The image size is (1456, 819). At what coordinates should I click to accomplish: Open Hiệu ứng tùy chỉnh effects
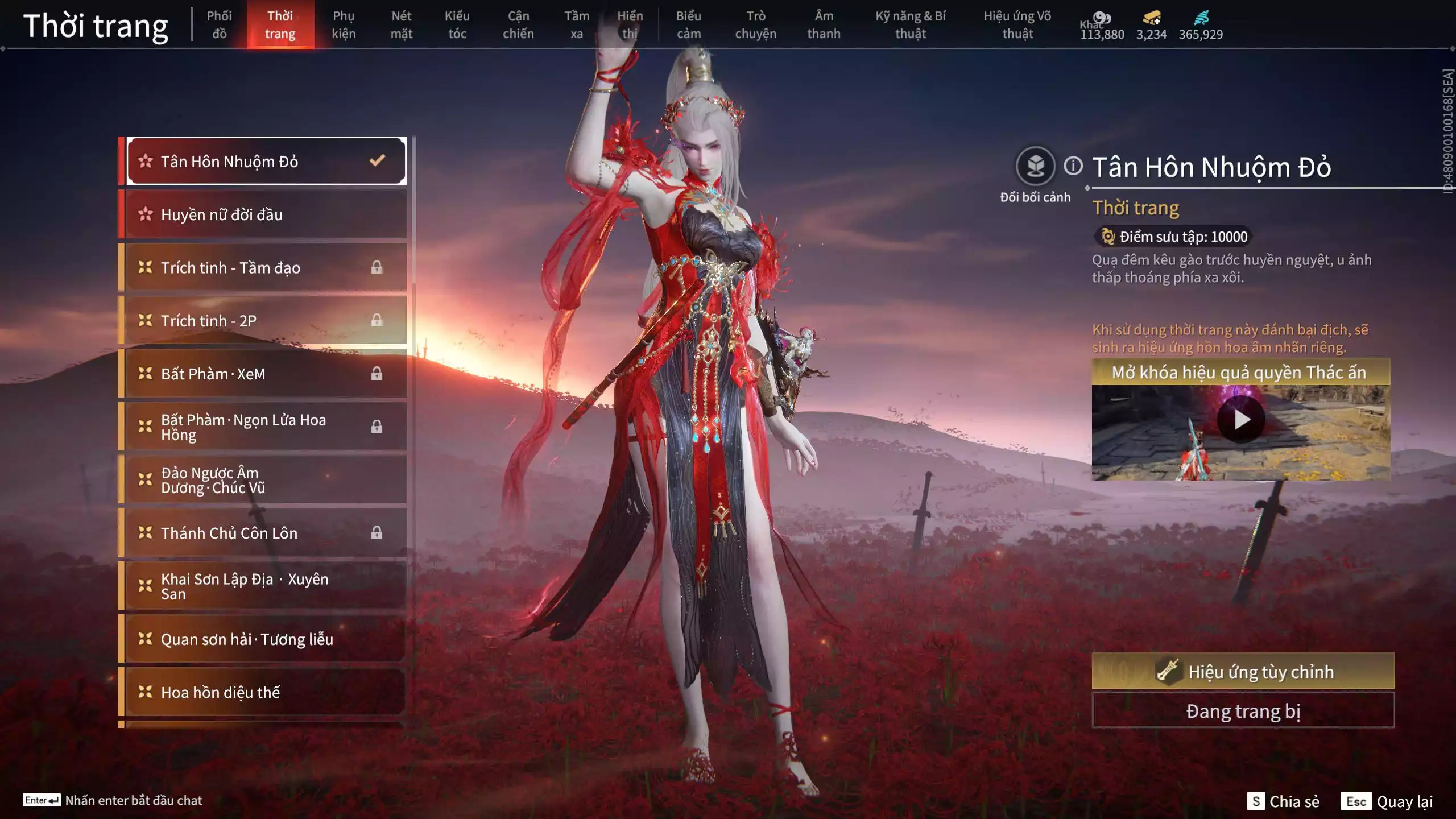(x=1243, y=672)
